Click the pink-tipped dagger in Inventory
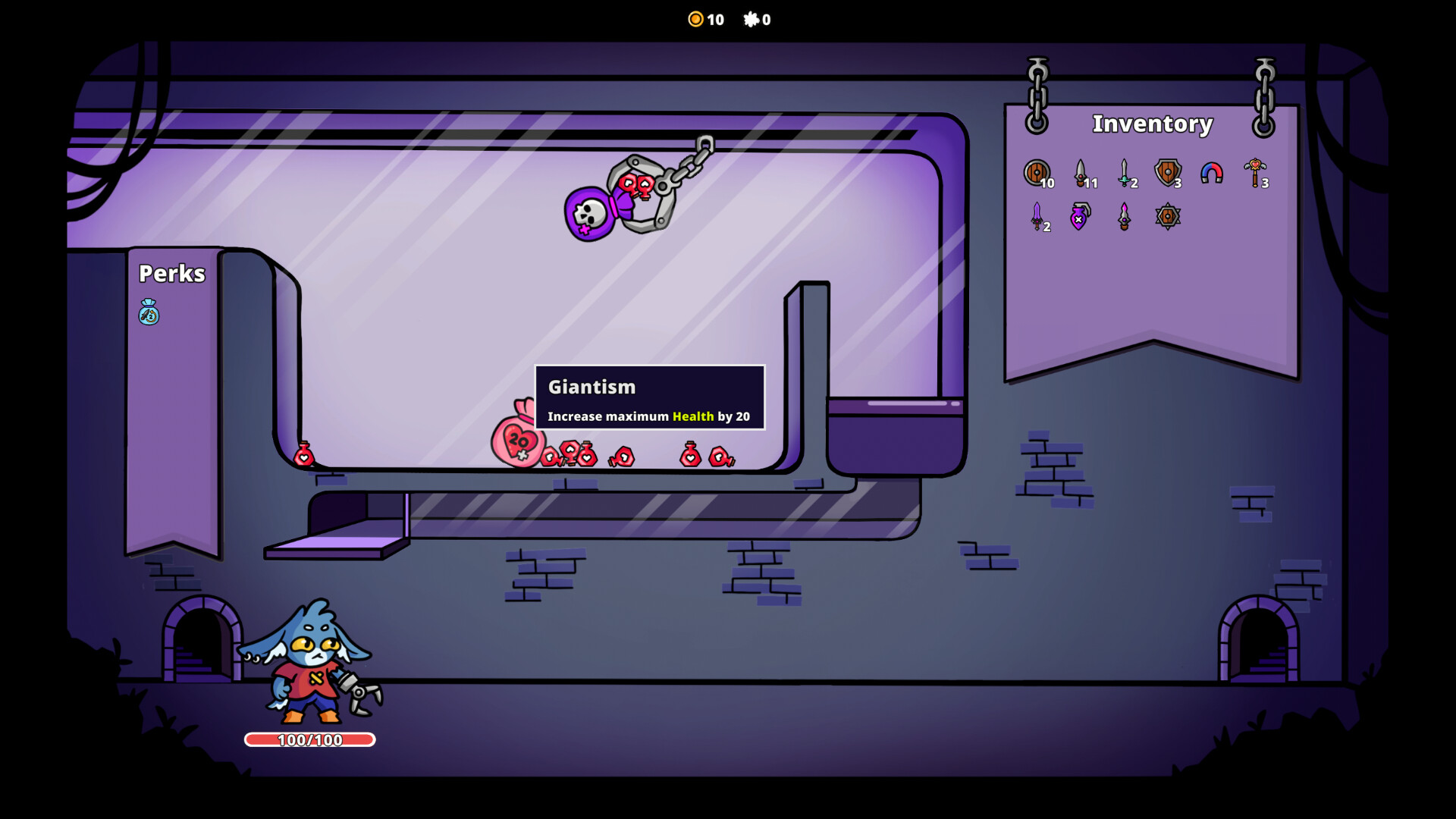Screen dimensions: 1456x819 (x=1123, y=215)
